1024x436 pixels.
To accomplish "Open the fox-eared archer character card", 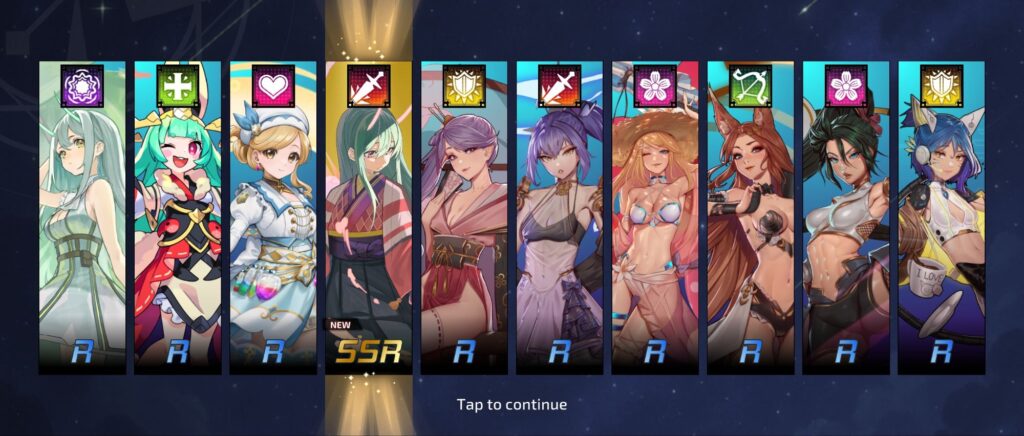I will click(x=750, y=220).
